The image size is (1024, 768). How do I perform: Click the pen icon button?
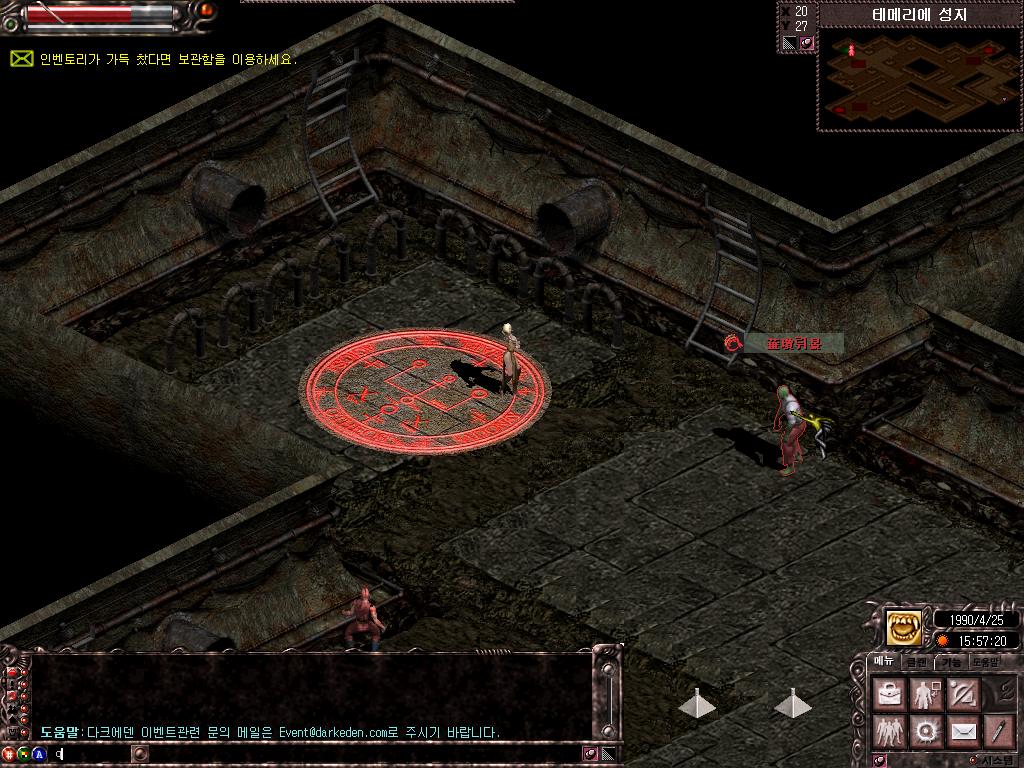998,731
